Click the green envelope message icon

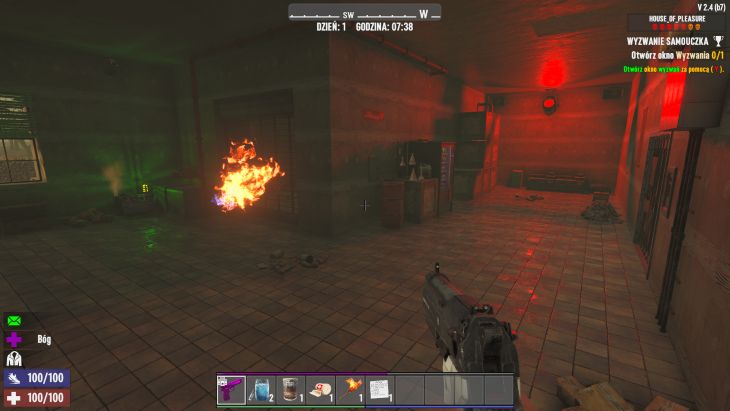click(14, 321)
